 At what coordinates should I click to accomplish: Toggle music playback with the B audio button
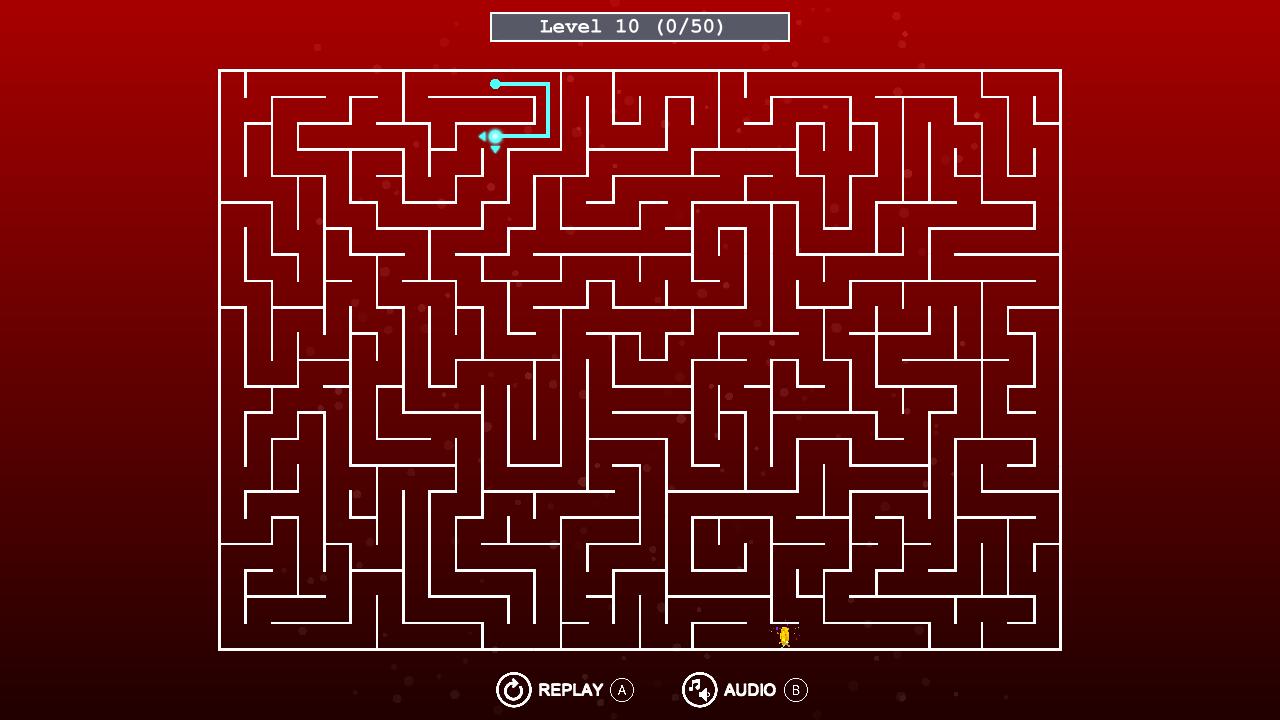pos(796,690)
